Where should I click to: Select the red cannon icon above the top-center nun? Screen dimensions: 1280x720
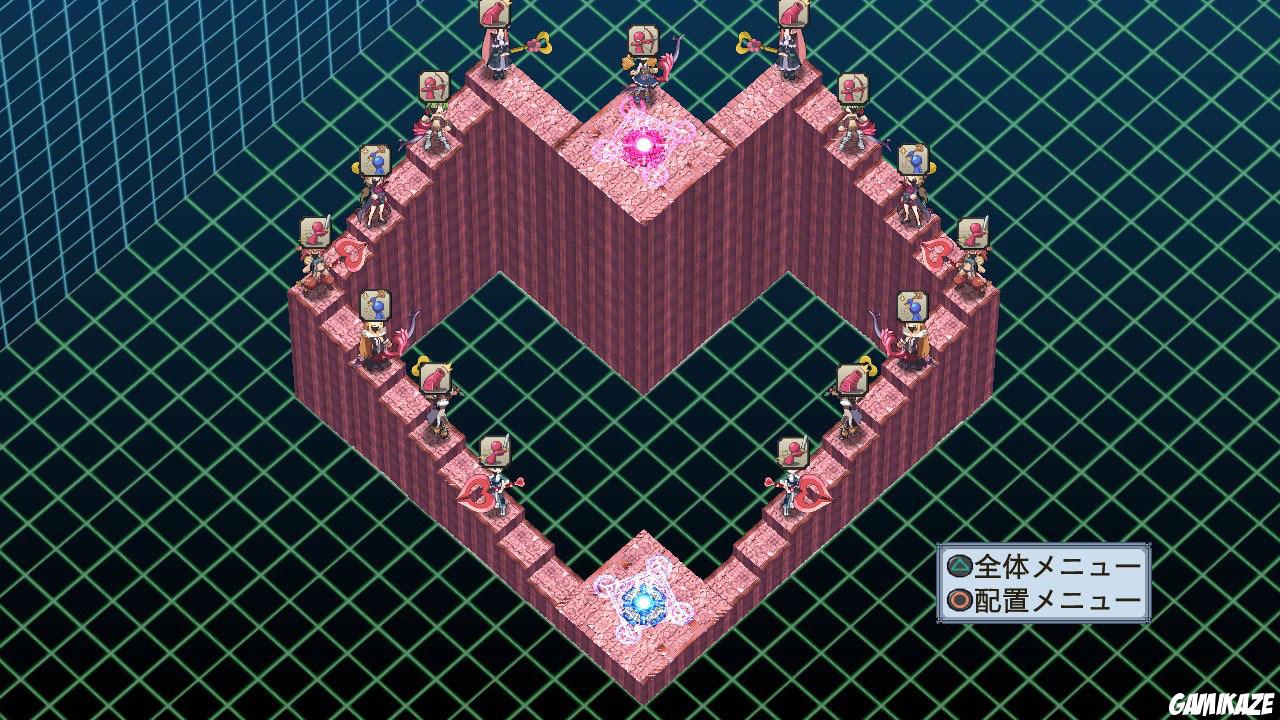[x=492, y=14]
